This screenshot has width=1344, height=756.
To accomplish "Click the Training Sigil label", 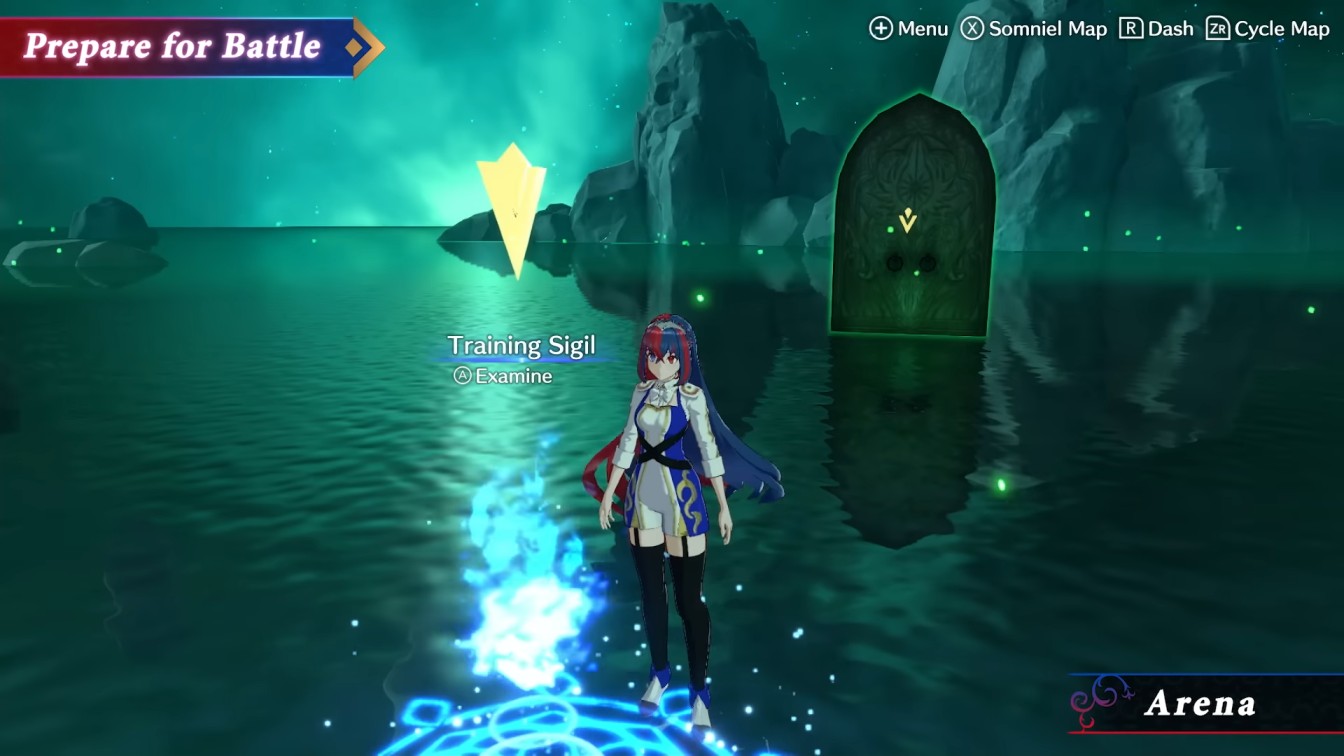I will click(x=523, y=344).
